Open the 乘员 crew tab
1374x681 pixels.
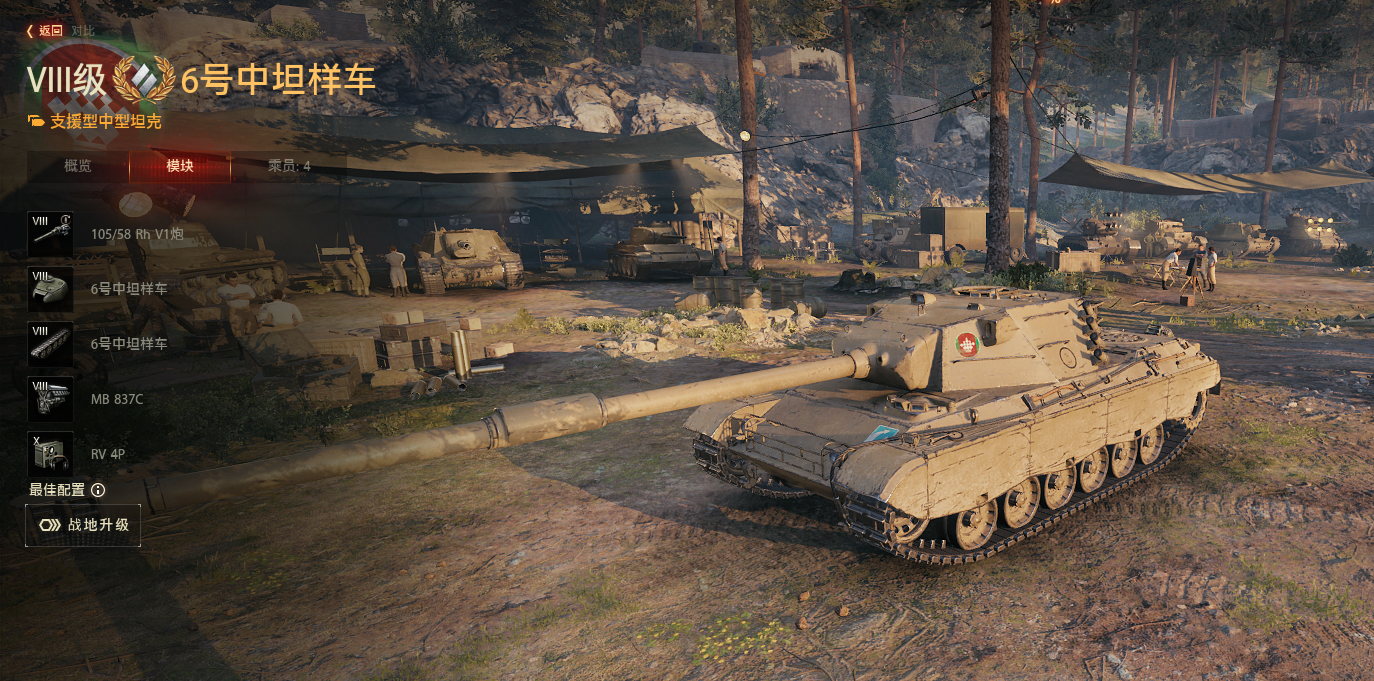click(289, 166)
